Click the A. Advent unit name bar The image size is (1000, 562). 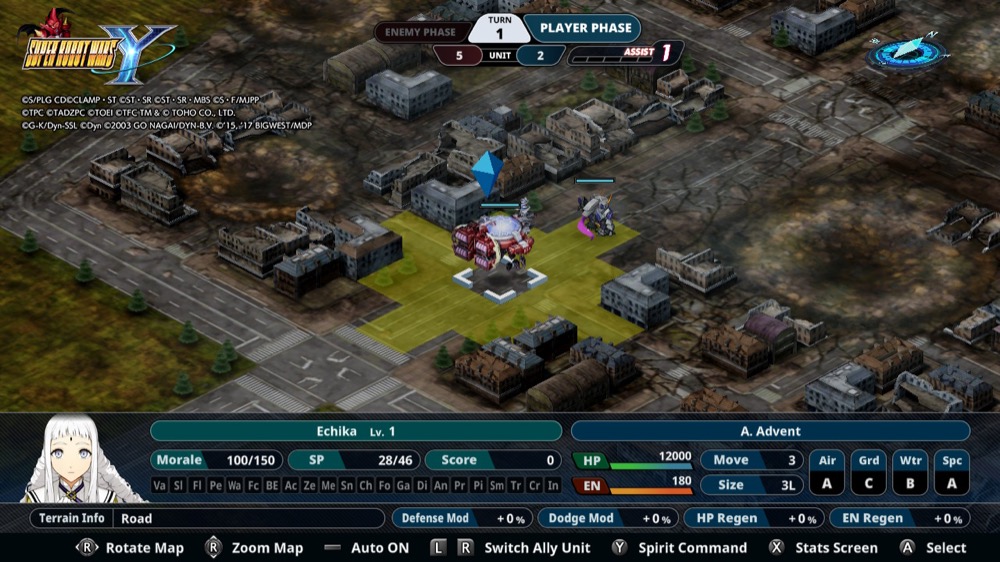point(770,431)
